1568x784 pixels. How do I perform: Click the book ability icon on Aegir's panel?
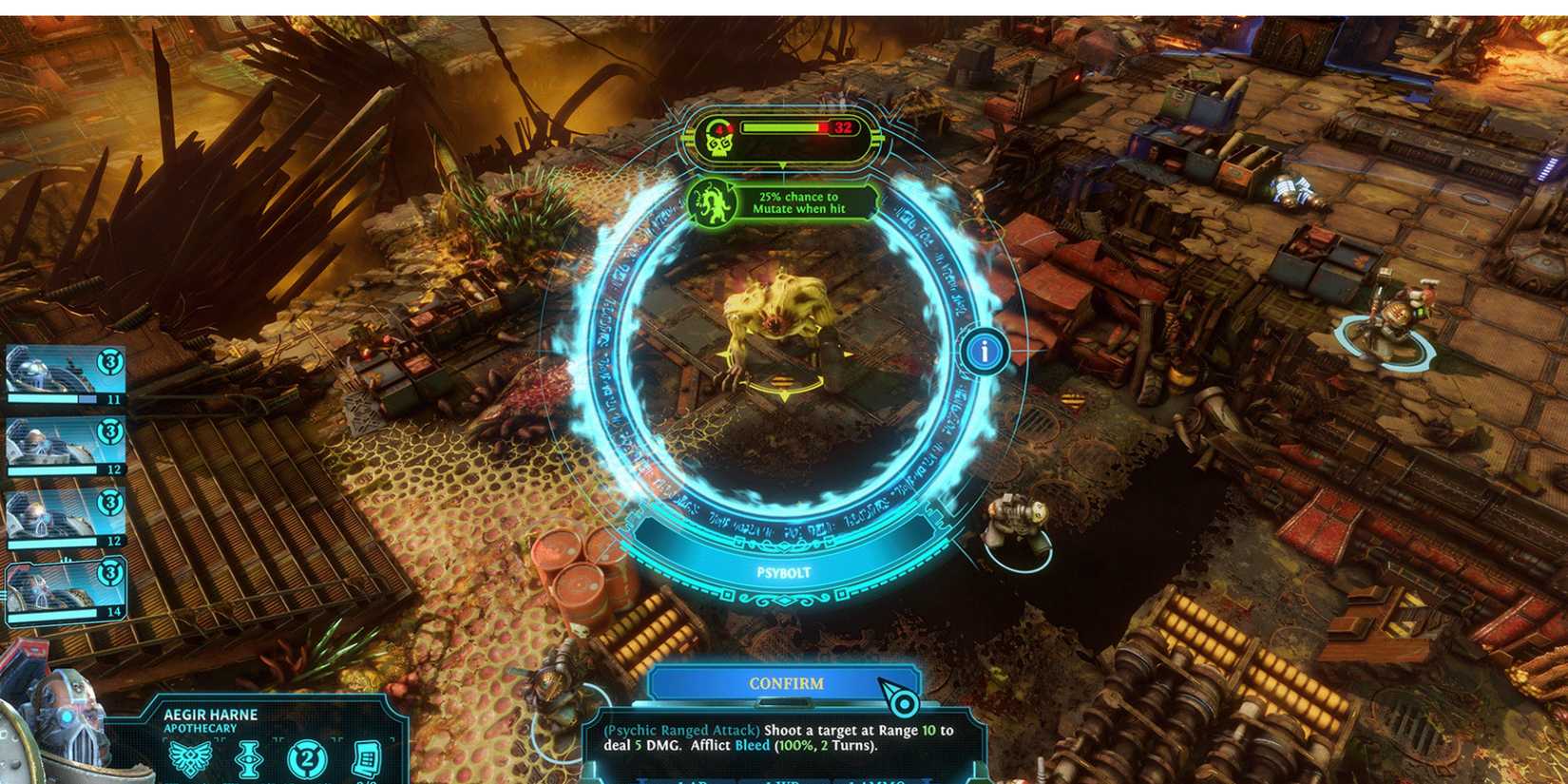click(371, 760)
